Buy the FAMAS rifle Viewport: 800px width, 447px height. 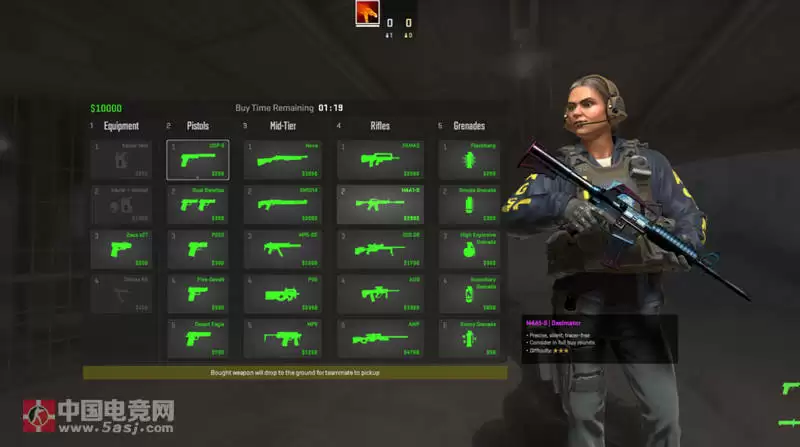(380, 160)
